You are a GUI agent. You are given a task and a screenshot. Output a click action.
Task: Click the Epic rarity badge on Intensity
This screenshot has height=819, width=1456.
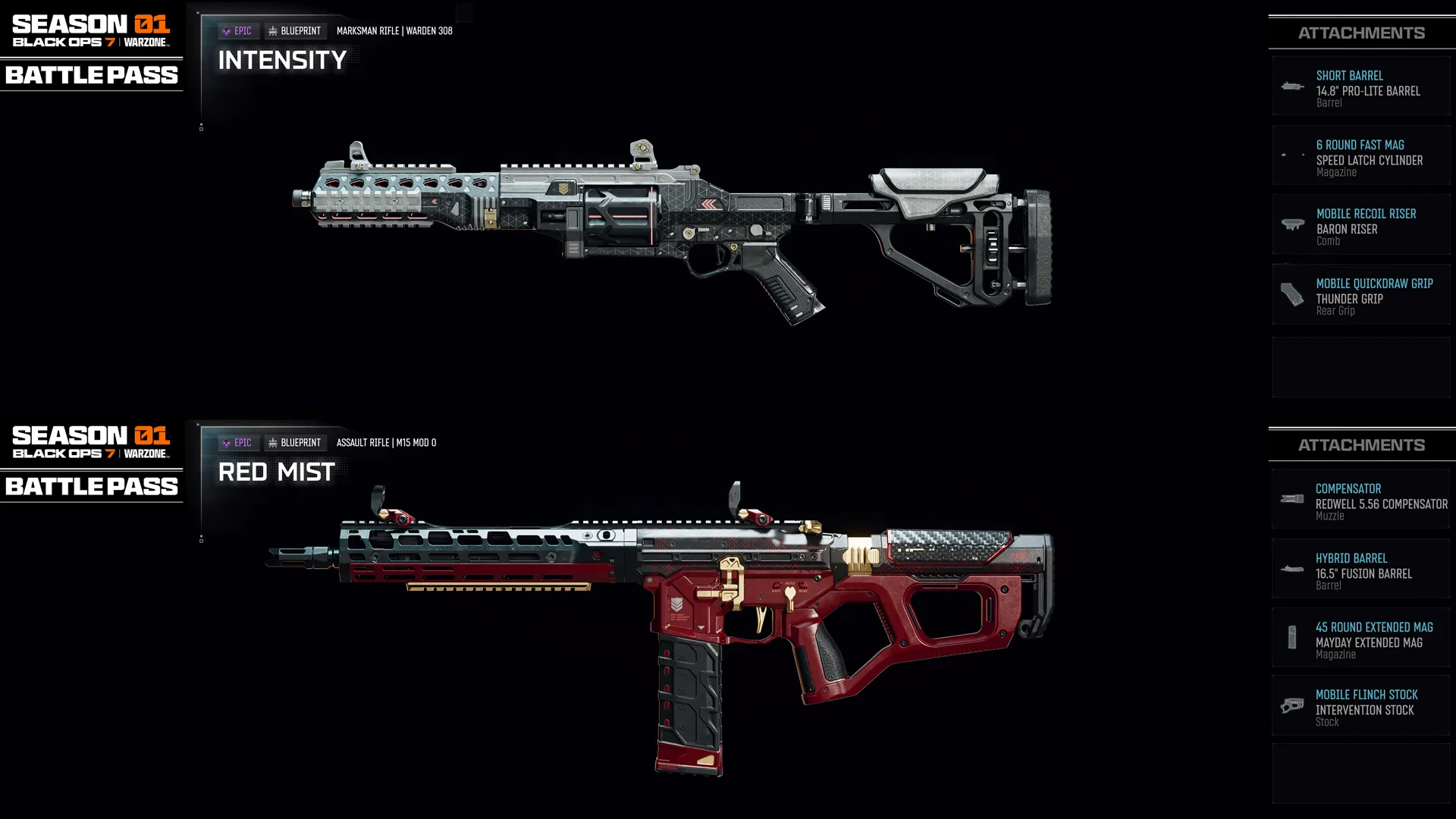(x=239, y=30)
